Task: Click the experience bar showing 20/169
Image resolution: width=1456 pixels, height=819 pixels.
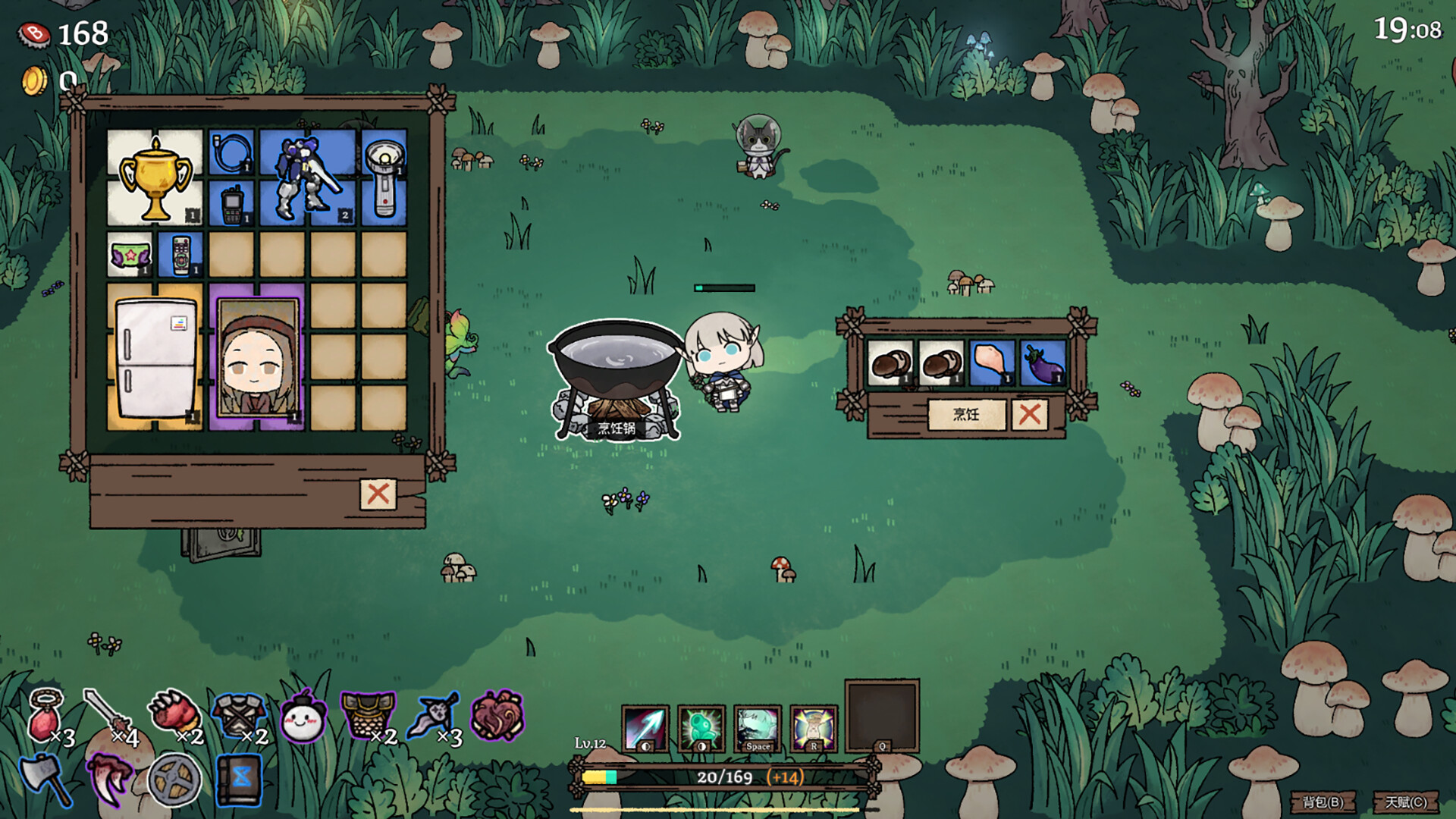Action: point(720,776)
